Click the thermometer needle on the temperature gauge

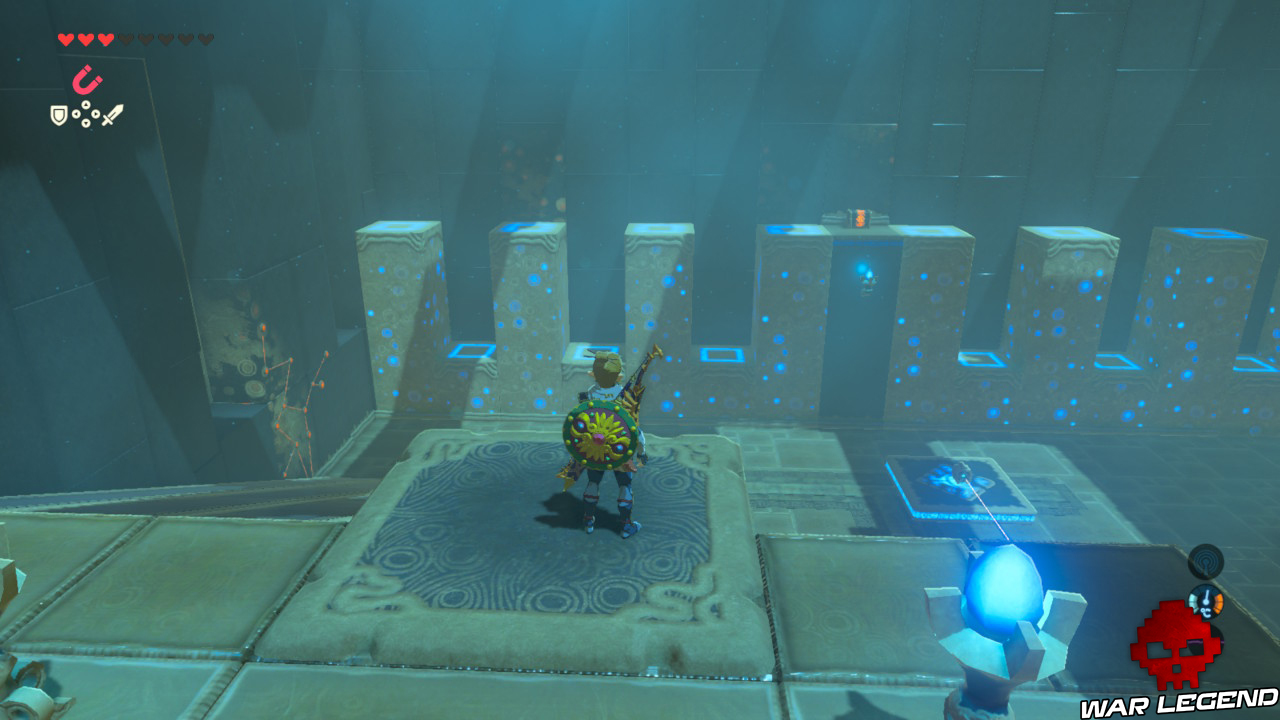click(1207, 595)
